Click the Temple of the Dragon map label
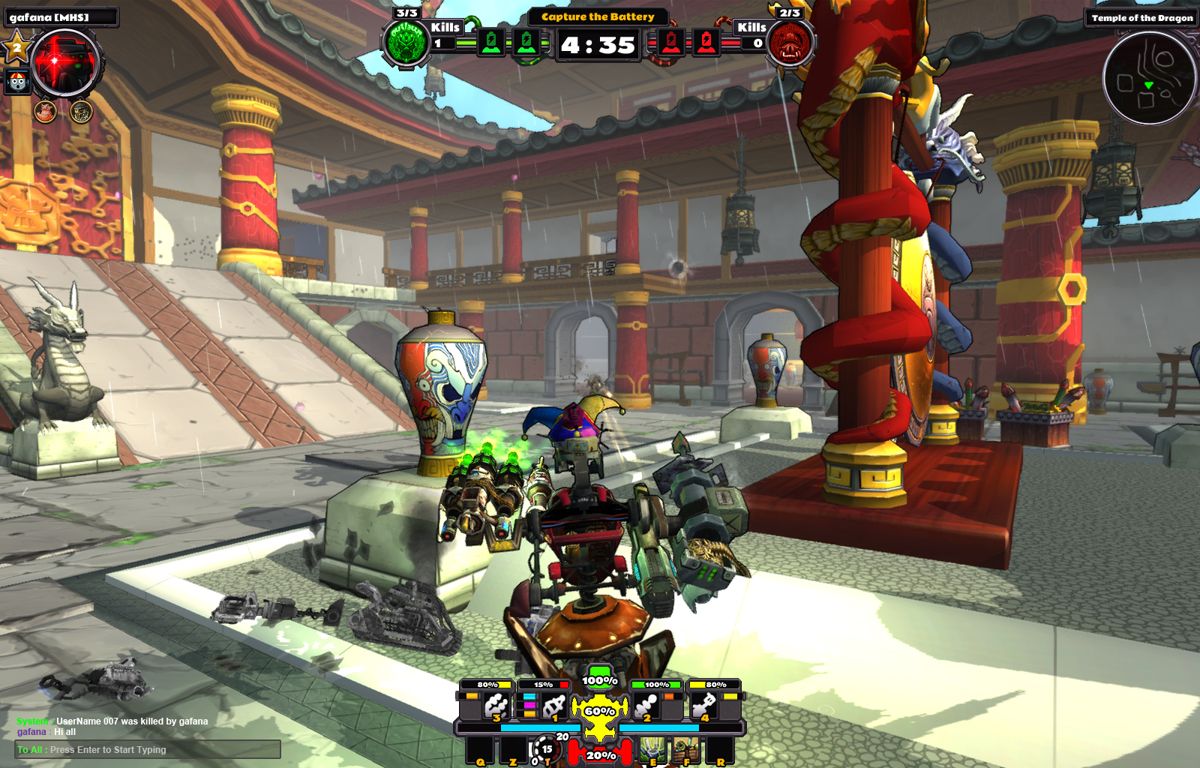The image size is (1200, 768). coord(1140,17)
